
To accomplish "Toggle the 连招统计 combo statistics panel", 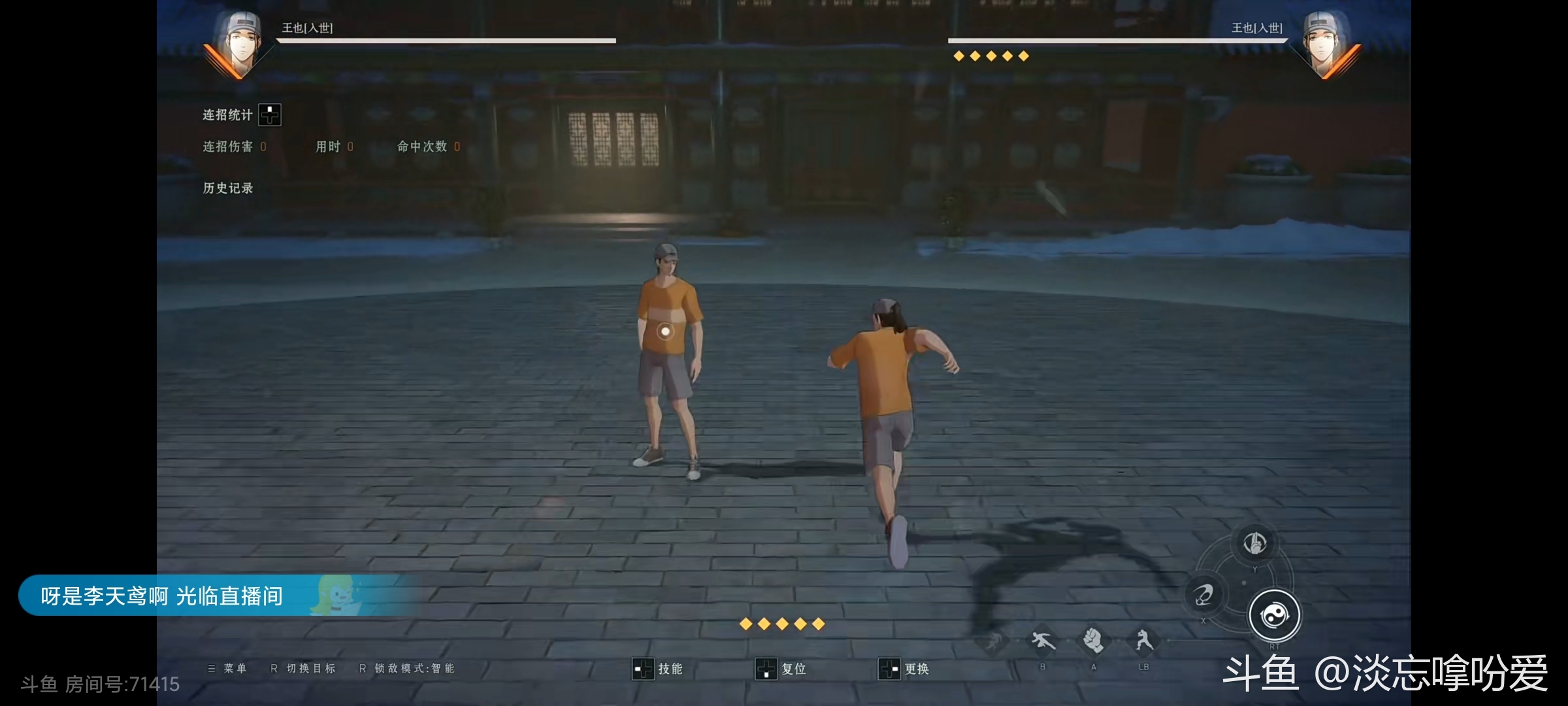I will pyautogui.click(x=269, y=115).
